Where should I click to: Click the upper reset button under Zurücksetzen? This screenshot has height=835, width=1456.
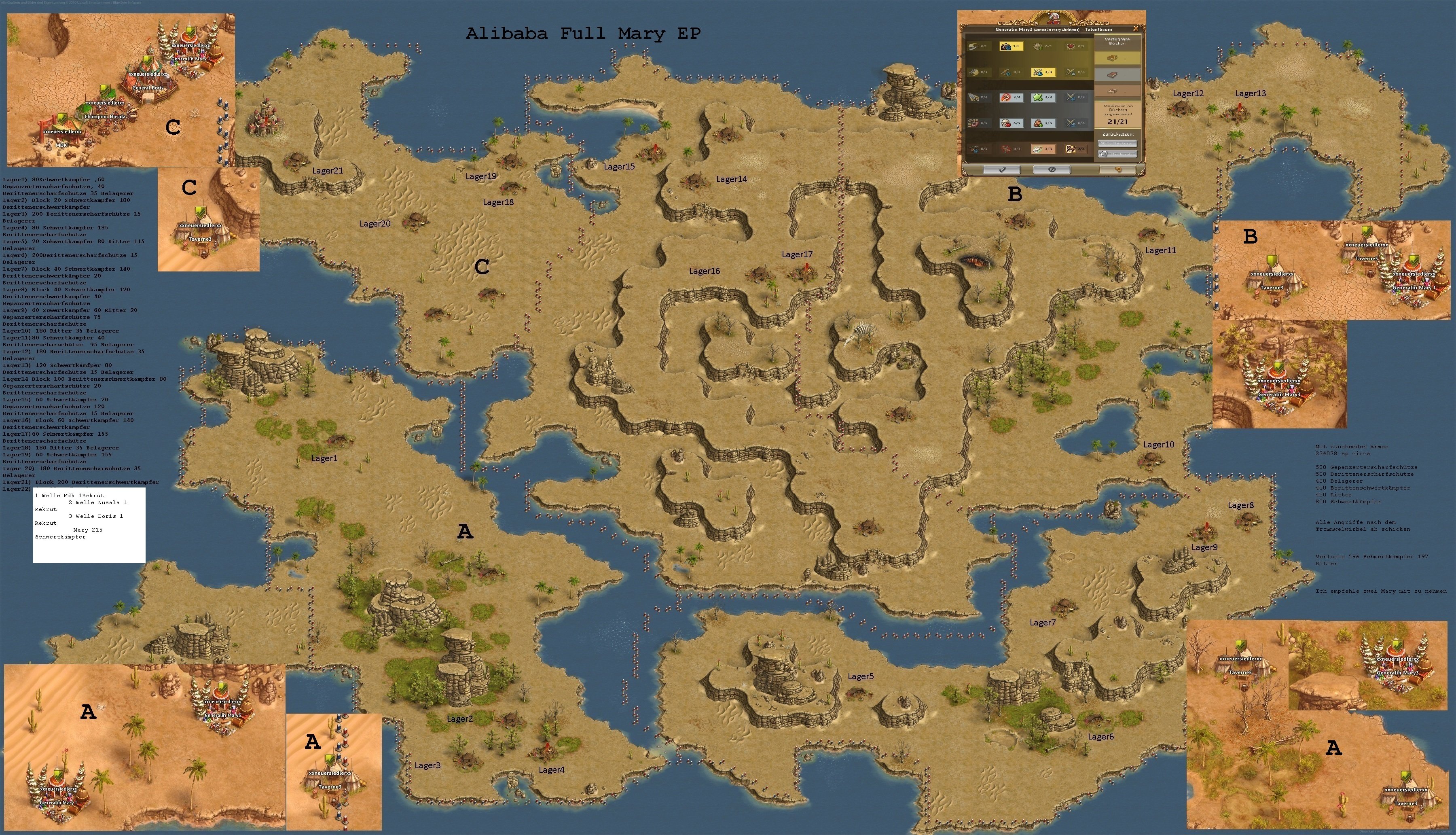pyautogui.click(x=1117, y=143)
